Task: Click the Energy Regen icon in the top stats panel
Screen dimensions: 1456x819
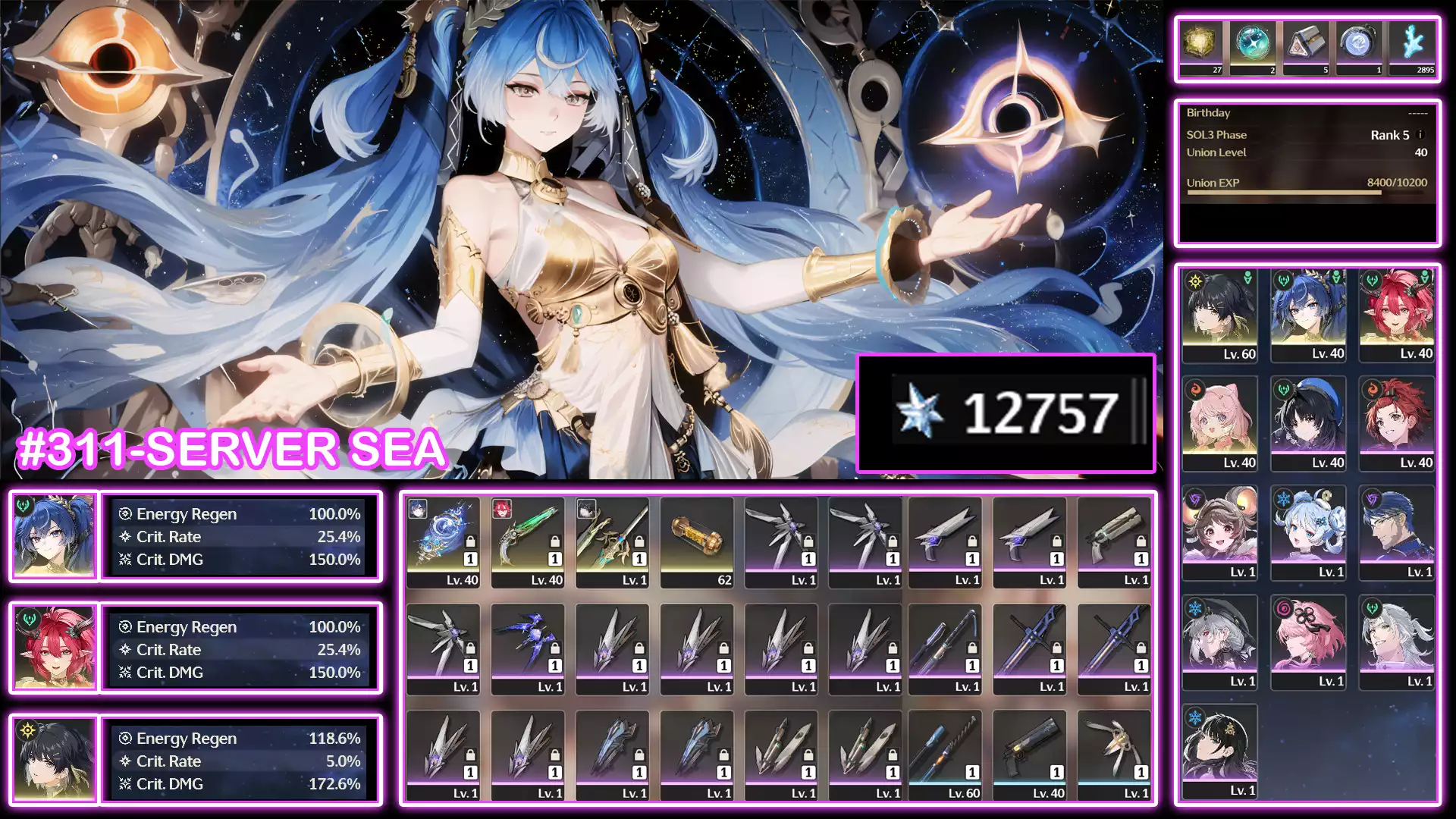Action: click(x=125, y=514)
